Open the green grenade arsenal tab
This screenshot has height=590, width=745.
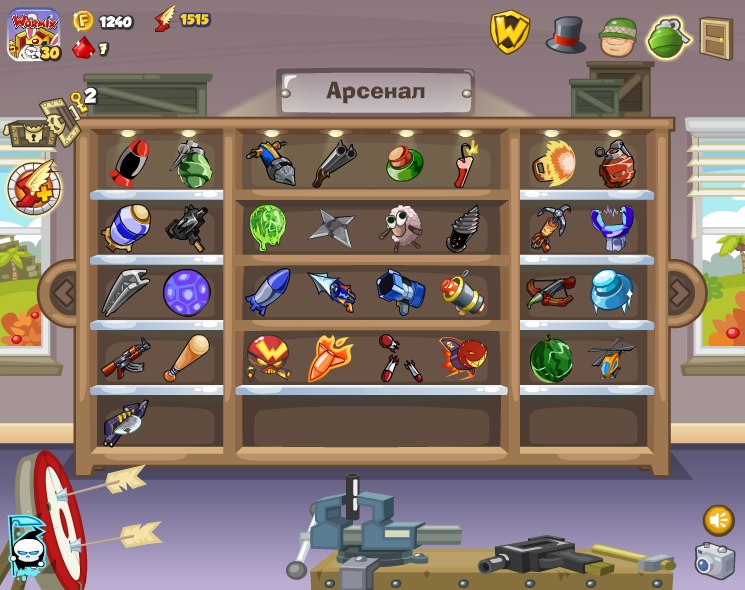[669, 38]
